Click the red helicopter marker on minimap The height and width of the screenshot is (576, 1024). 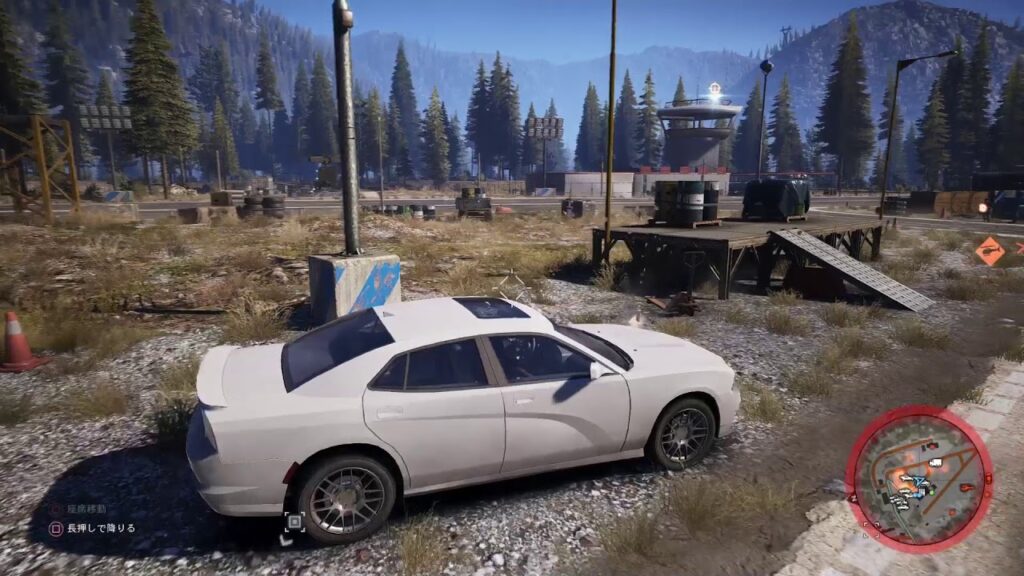coord(967,487)
